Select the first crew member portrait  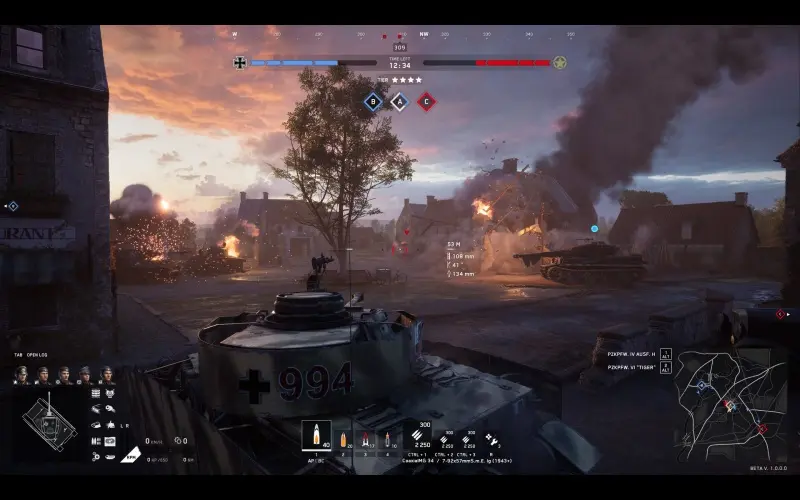21,375
